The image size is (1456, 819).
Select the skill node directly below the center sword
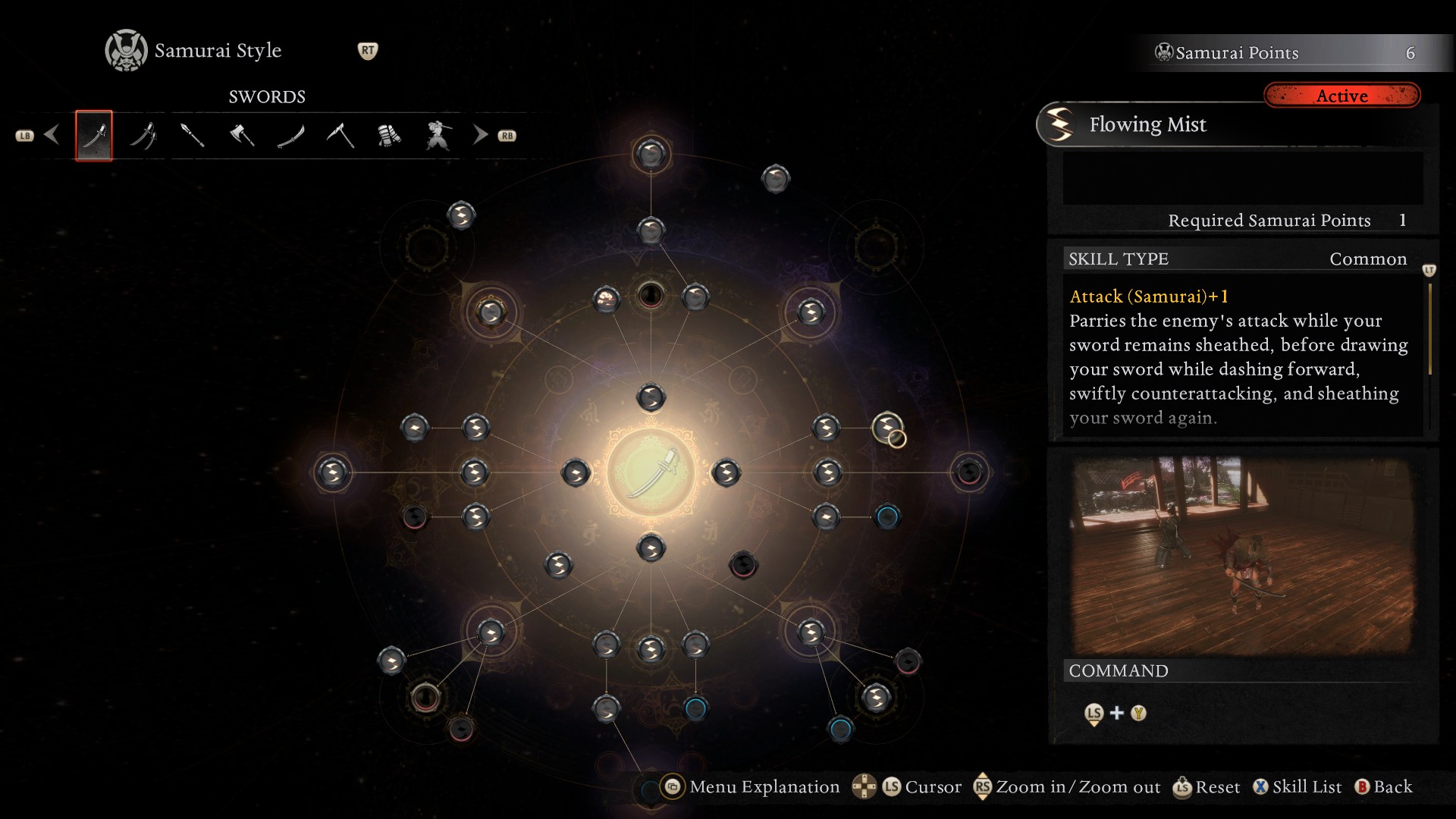(x=651, y=548)
